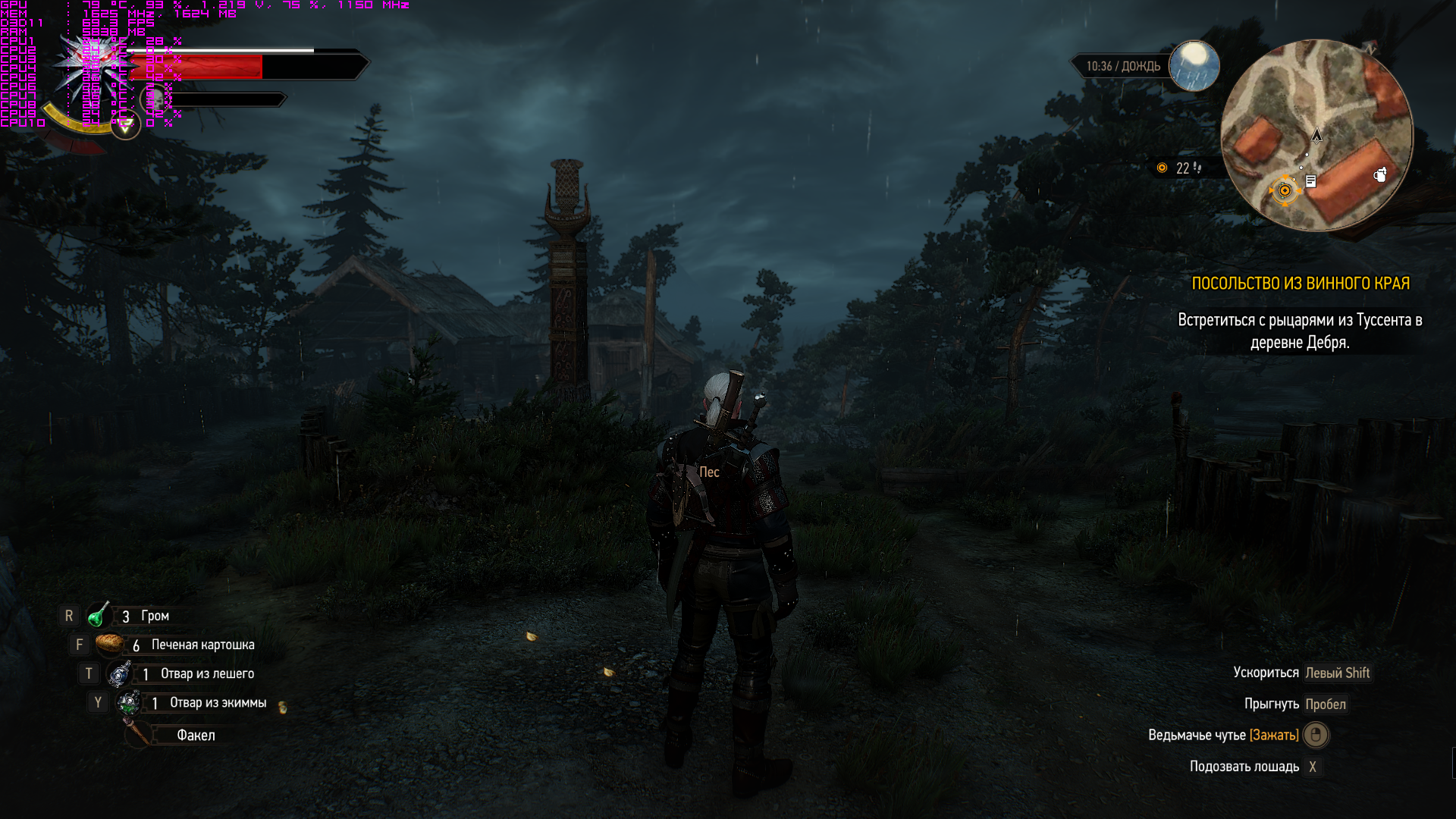Select the active witcher sign icon
Viewport: 1456px width, 819px height.
pos(126,125)
